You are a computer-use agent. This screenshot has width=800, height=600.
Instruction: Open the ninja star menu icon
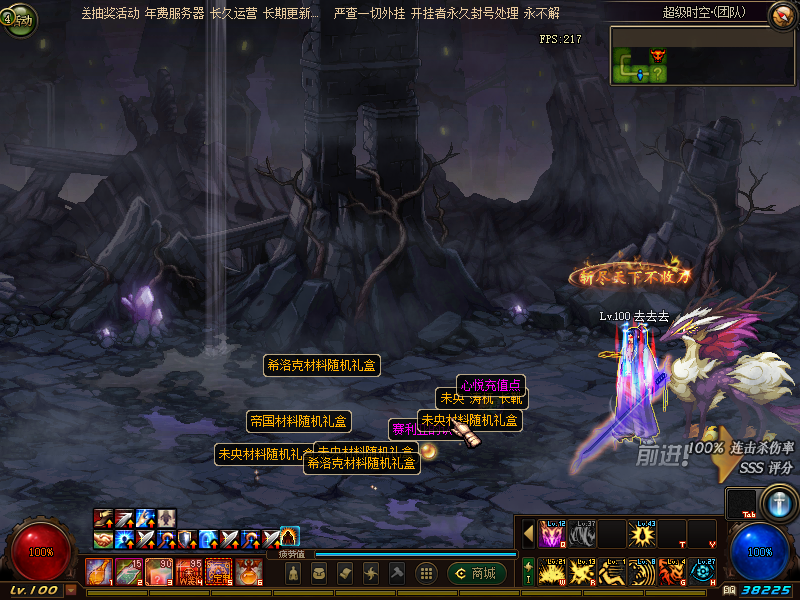click(x=370, y=573)
